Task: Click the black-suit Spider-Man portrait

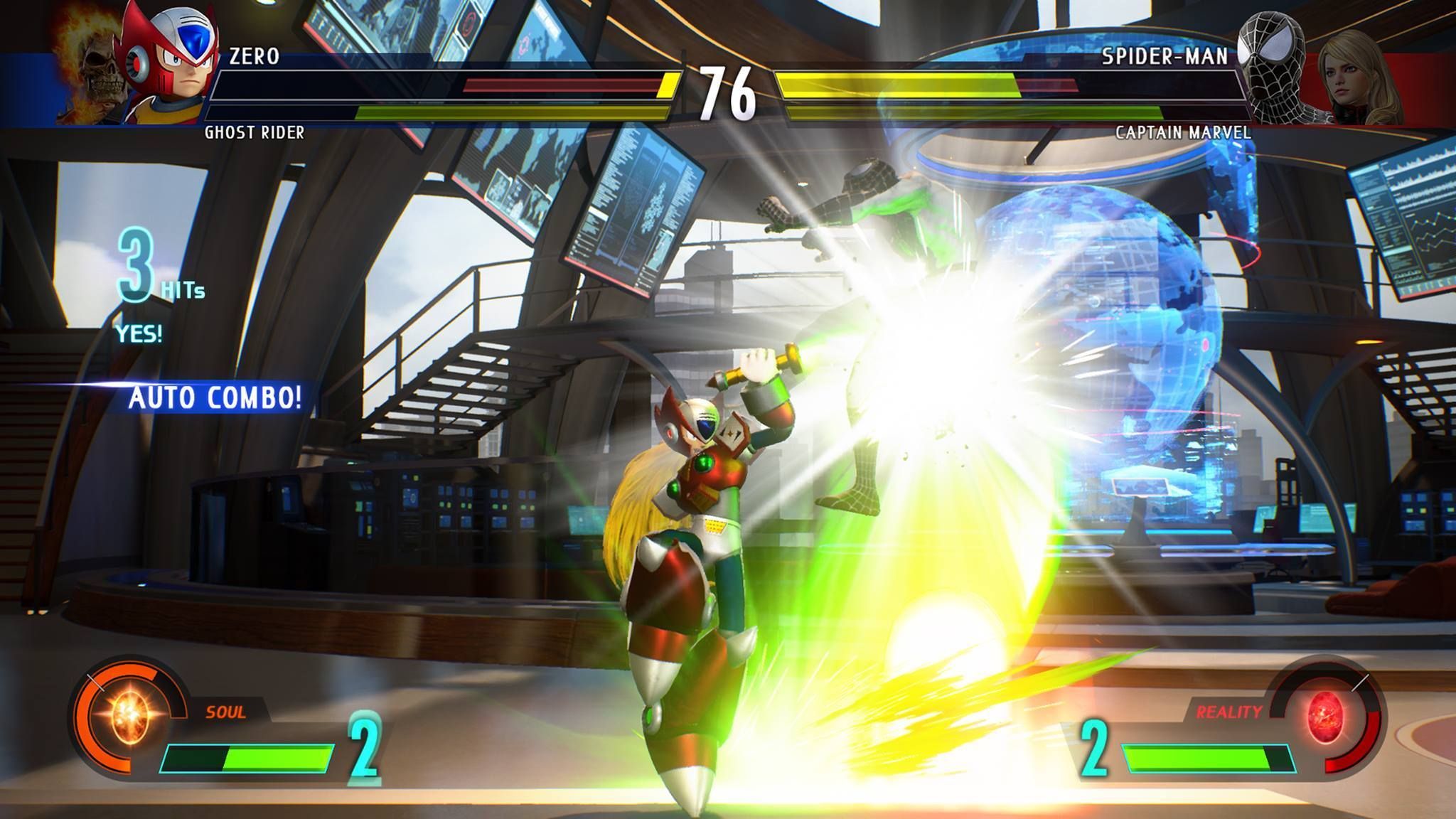Action: point(1275,63)
